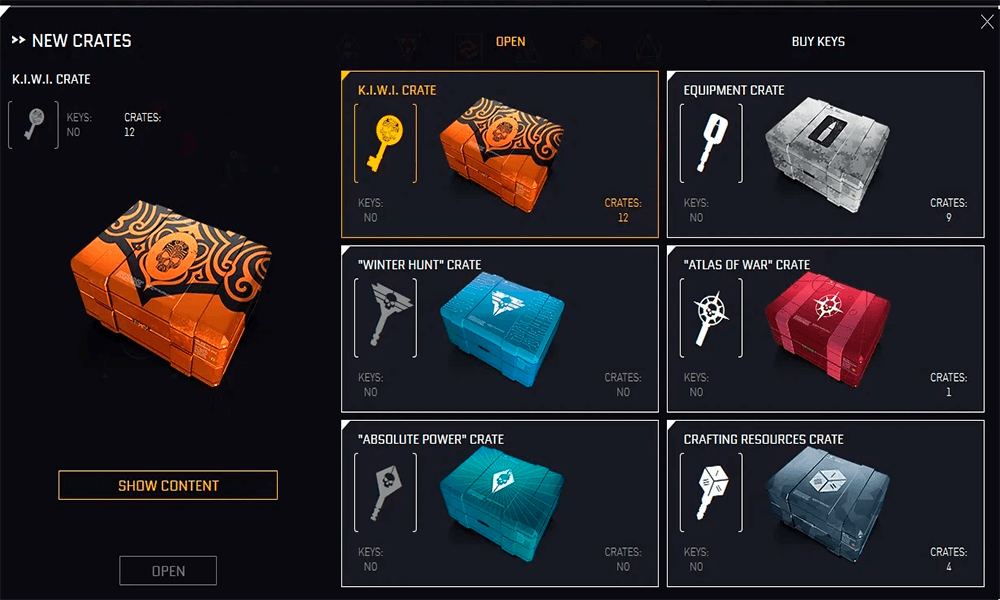Click the Crafting Resources key icon
Viewport: 1000px width, 600px height.
[x=711, y=492]
